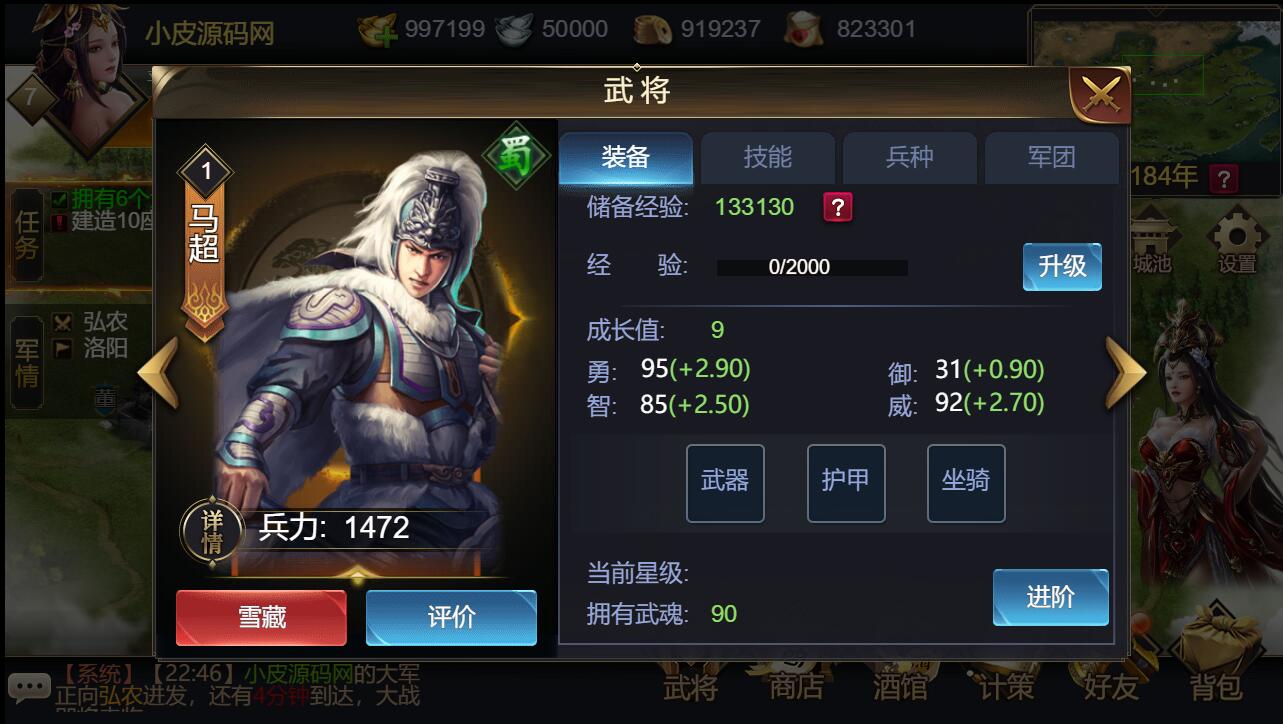Screen dimensions: 1283x724
Task: Open the 好友 friends icon
Action: click(1111, 686)
